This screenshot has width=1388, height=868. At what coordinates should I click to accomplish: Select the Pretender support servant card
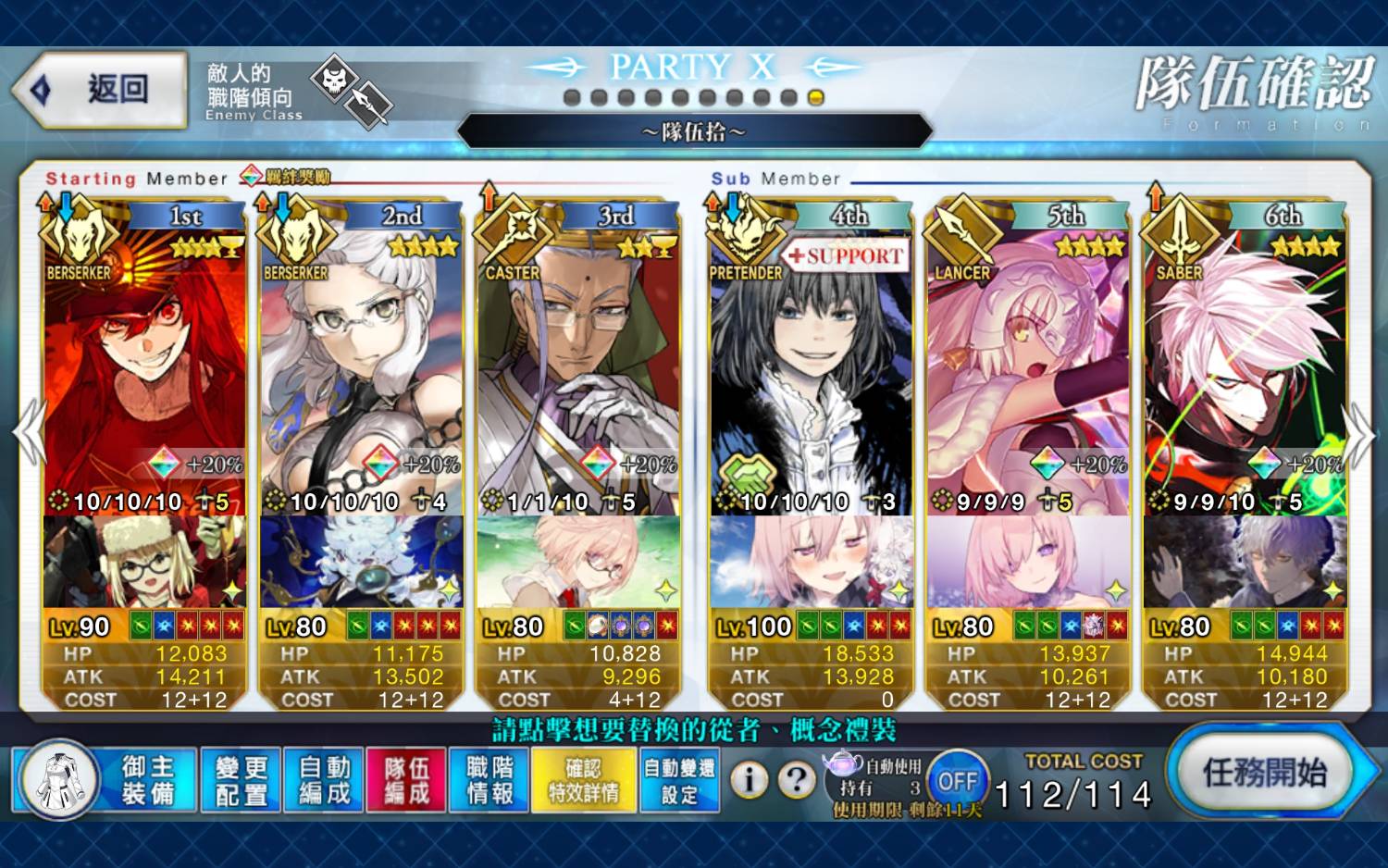(x=811, y=370)
